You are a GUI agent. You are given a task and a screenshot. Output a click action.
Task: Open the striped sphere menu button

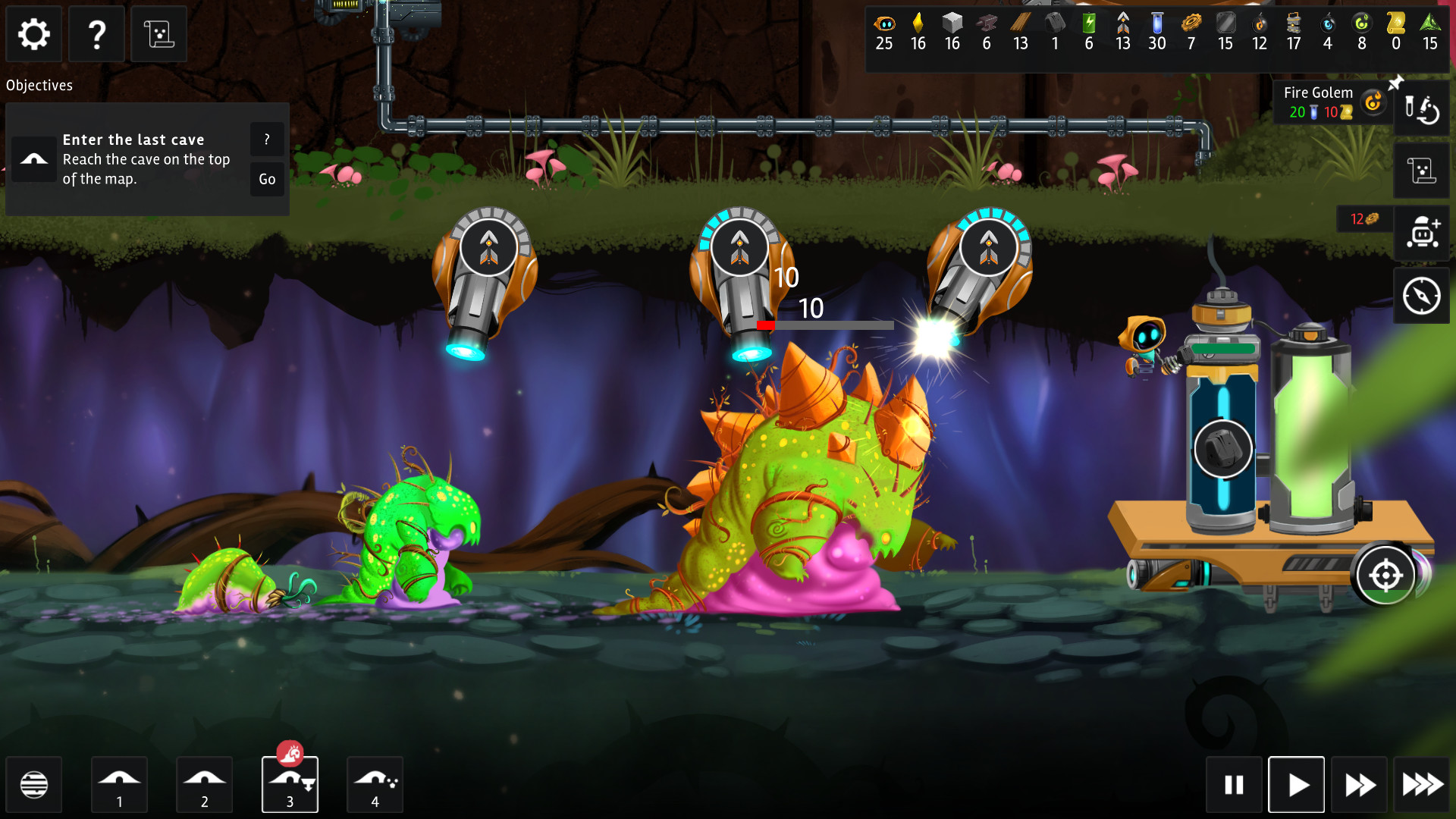click(34, 784)
